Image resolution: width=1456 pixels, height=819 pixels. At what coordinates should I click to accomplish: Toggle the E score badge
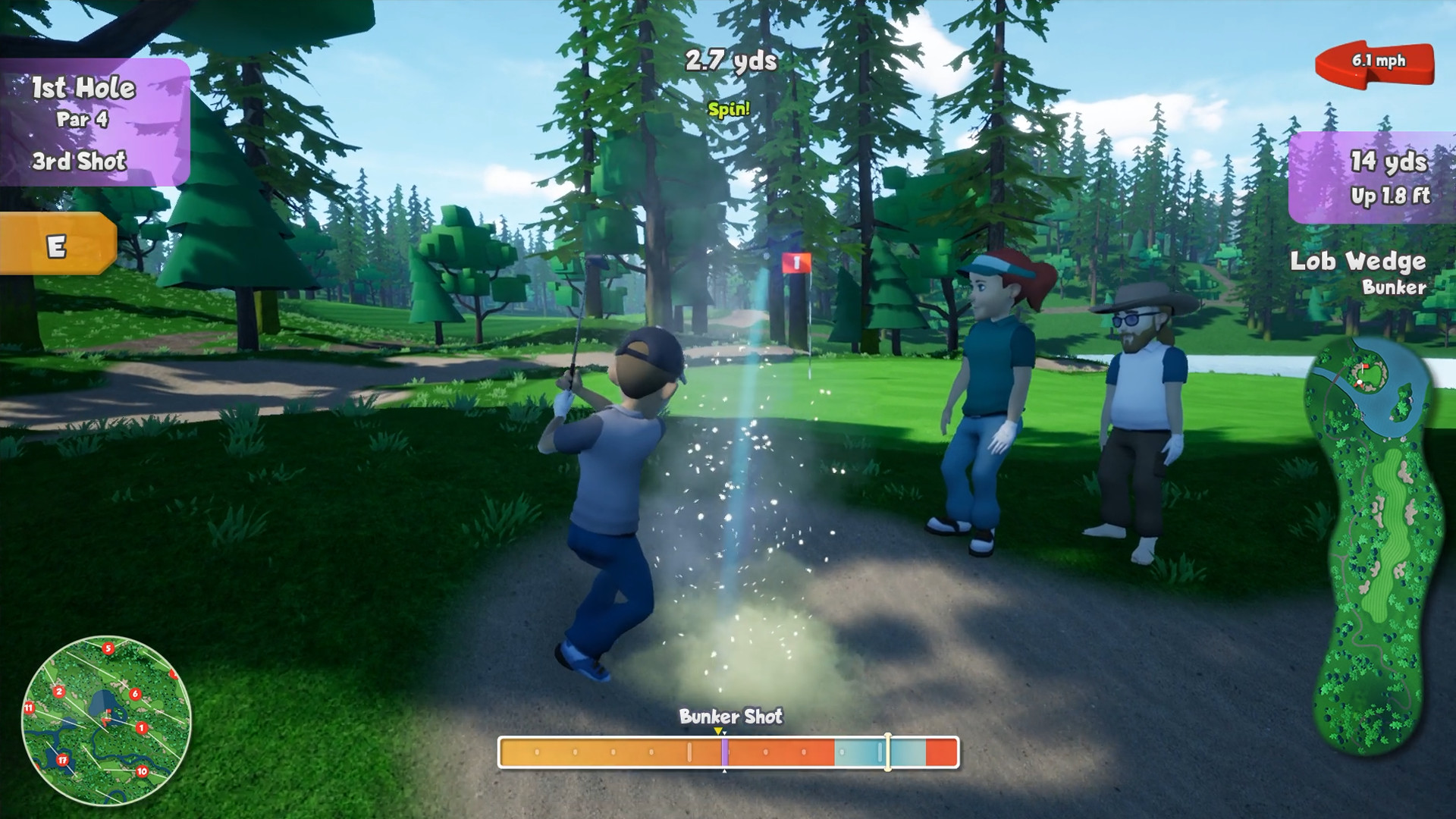[57, 244]
